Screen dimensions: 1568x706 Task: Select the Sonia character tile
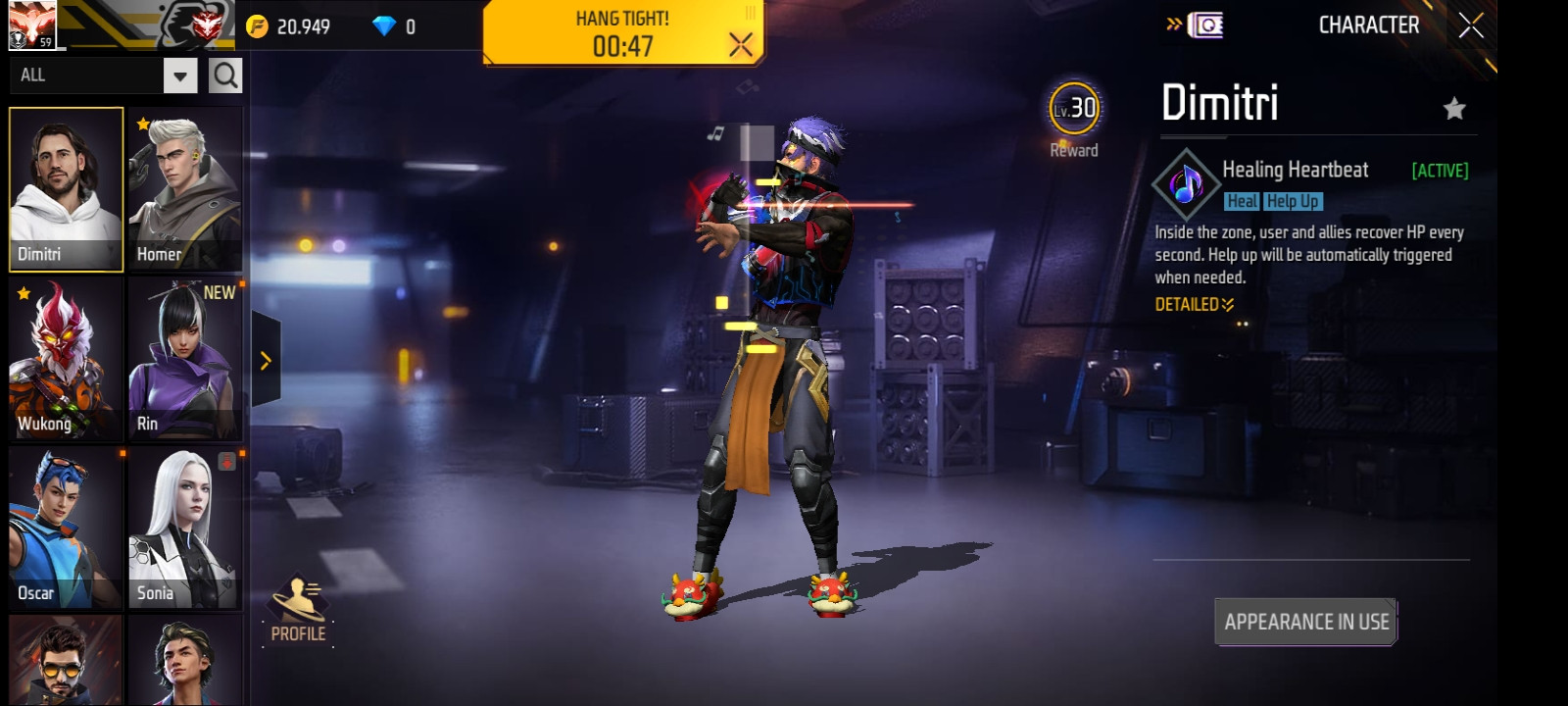[x=184, y=528]
